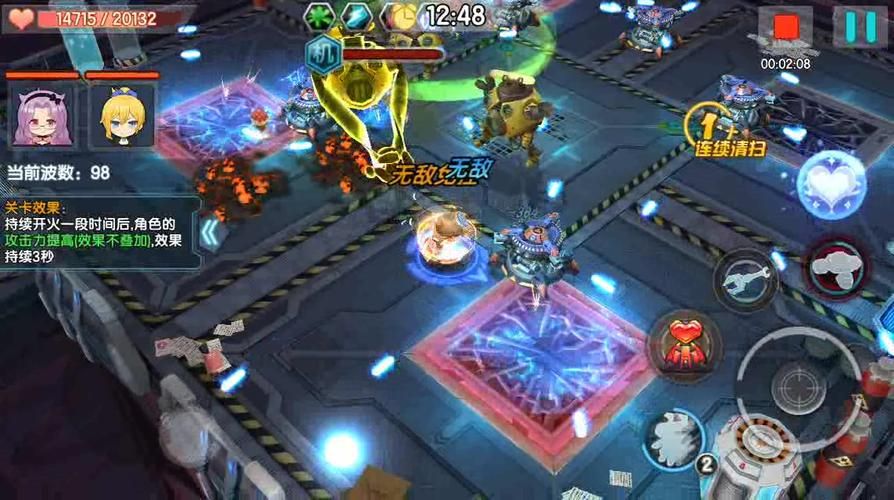The image size is (894, 500).
Task: Pause the game with the cyan pause button
Action: [x=859, y=27]
